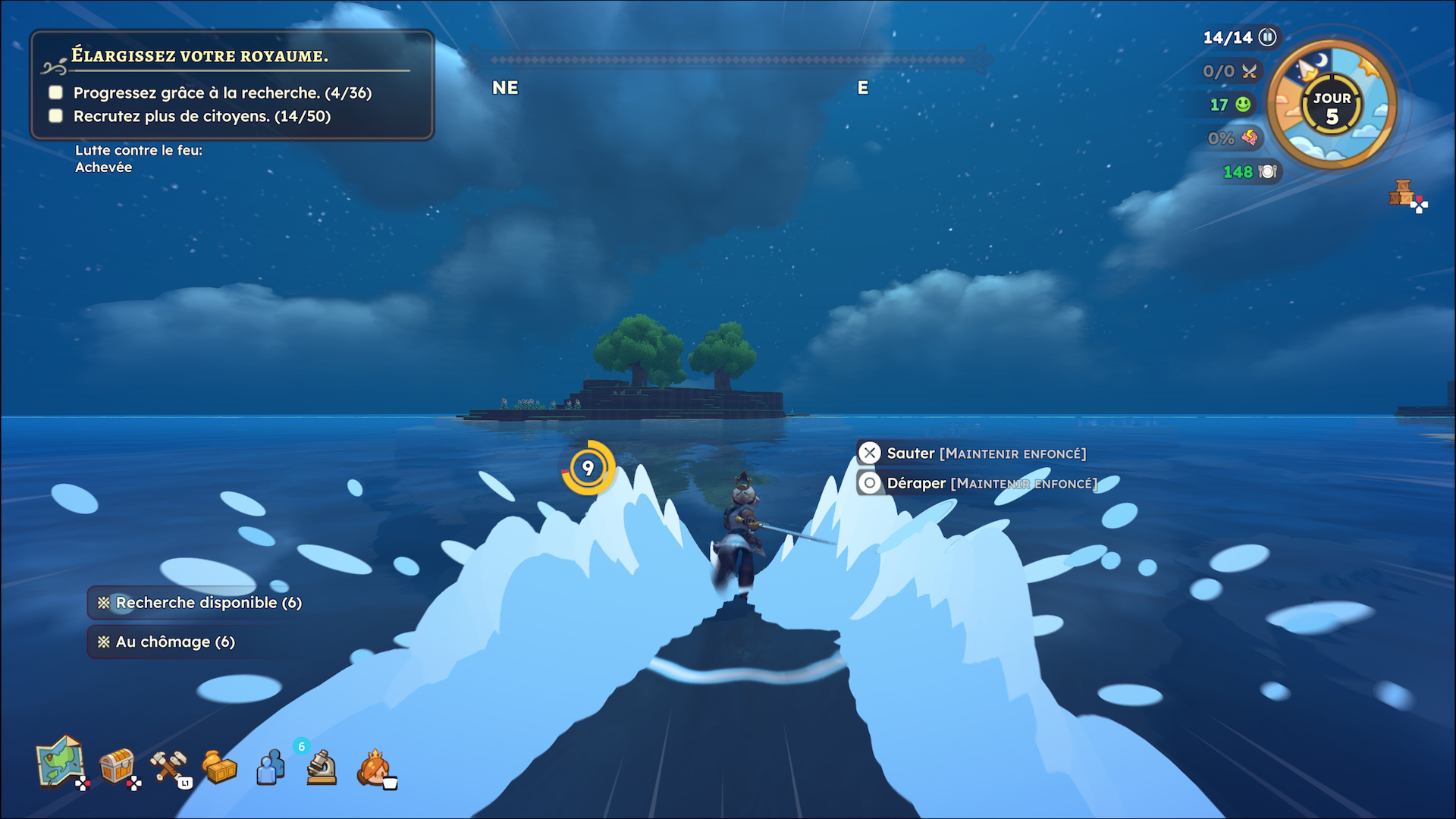This screenshot has height=819, width=1456.
Task: Open the crossed hammers build menu
Action: point(168,766)
